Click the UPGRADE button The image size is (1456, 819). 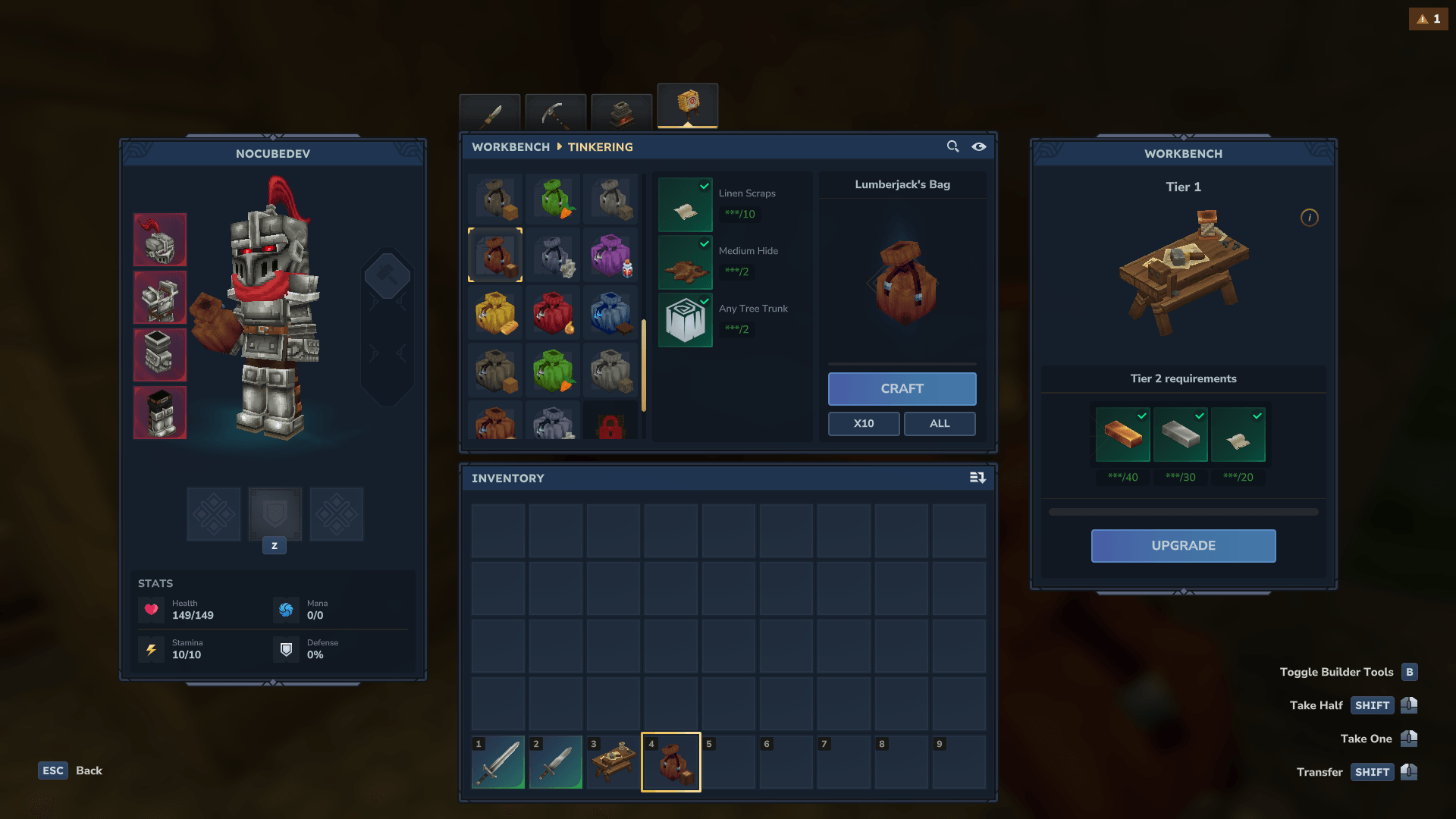[1183, 545]
